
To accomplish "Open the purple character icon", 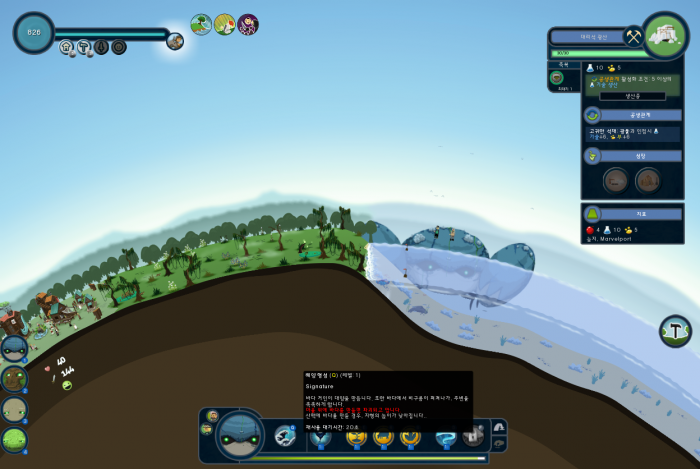I will pos(248,24).
